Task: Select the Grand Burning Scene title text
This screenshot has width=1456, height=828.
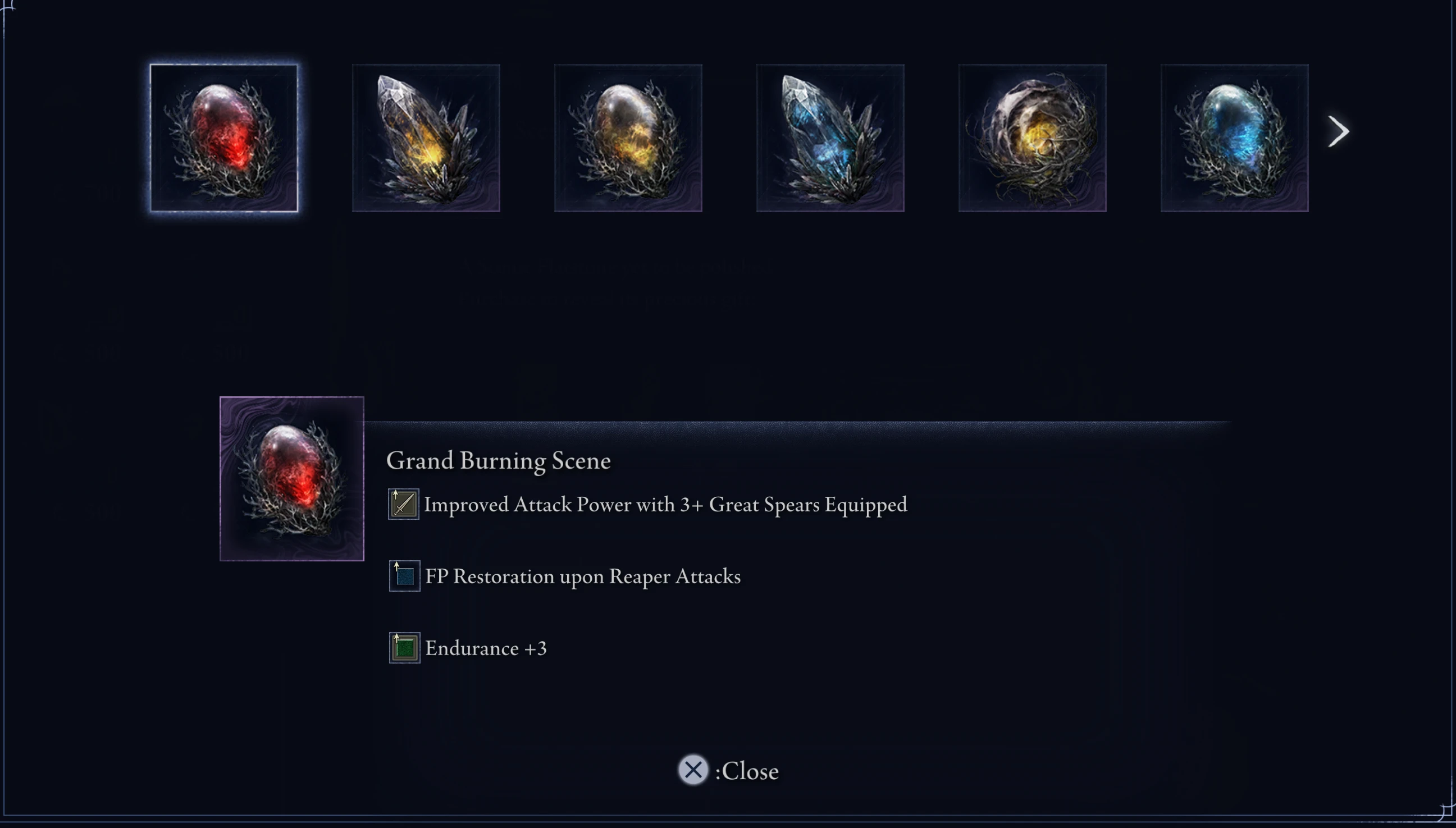Action: 499,461
